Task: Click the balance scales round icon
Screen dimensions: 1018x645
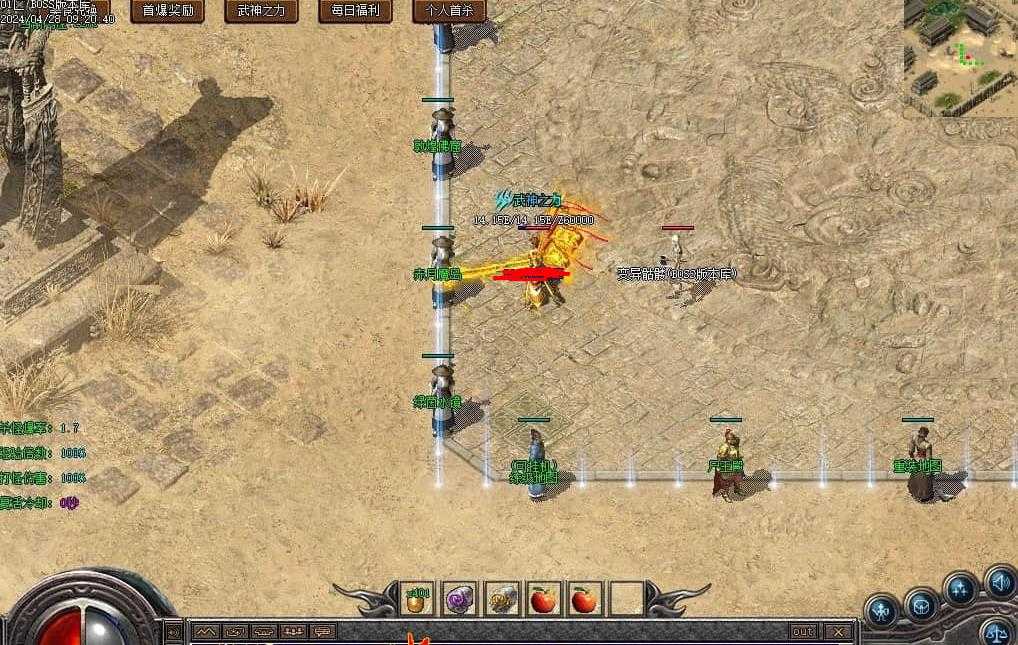Action: coord(995,632)
